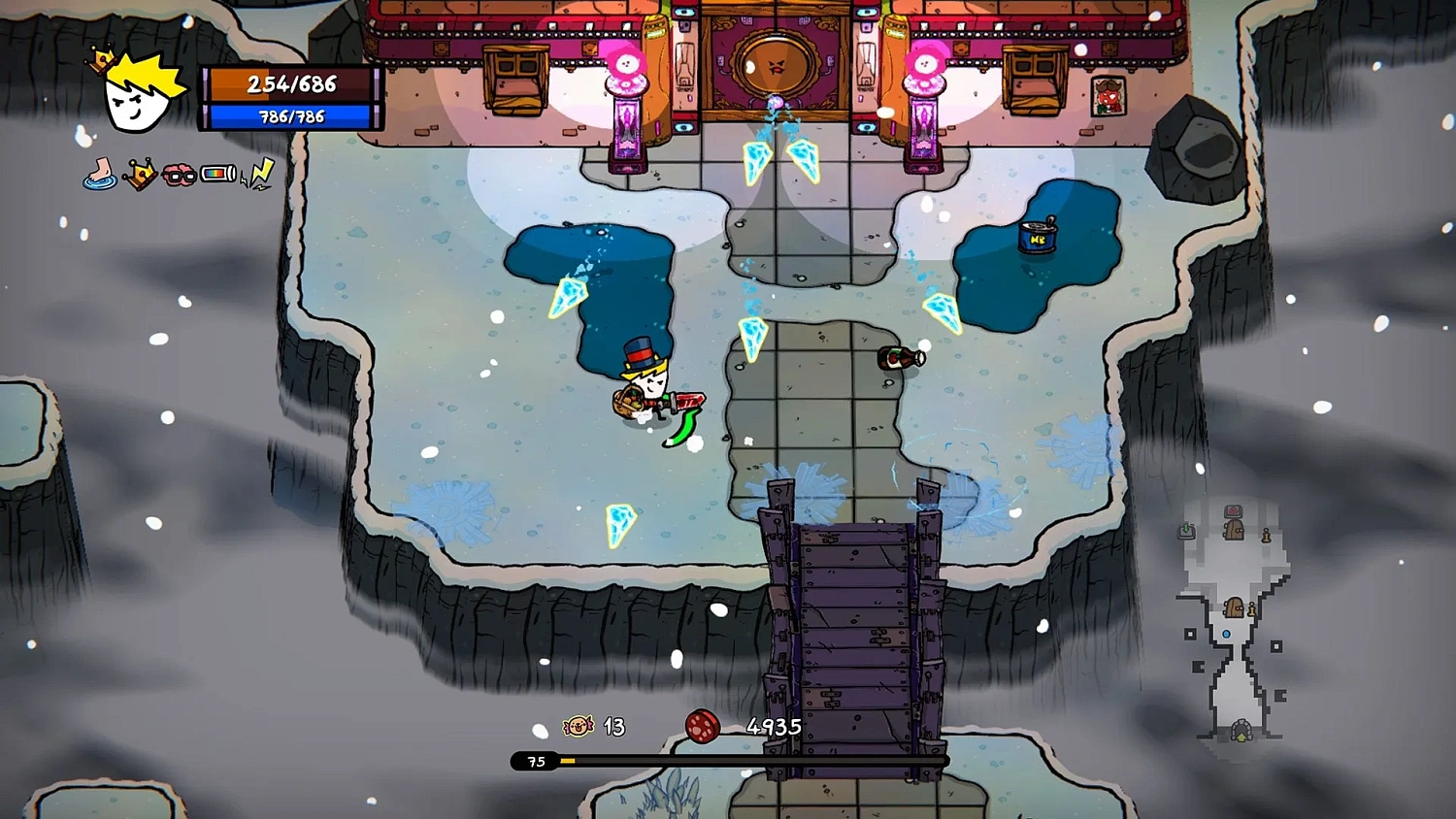Click the house icon on the minimap
Screen dimensions: 1456x819
click(x=1233, y=509)
